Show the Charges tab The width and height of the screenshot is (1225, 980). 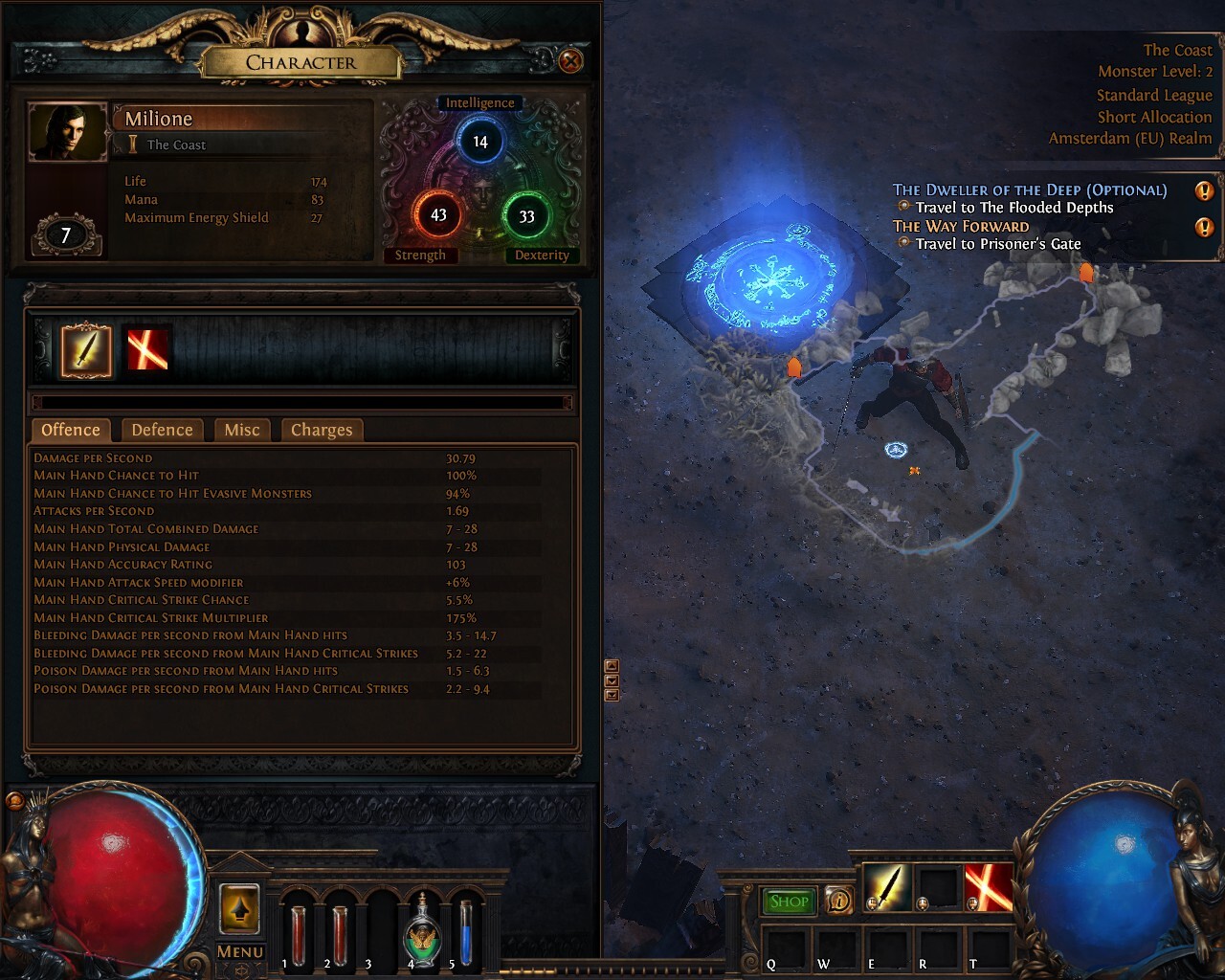coord(322,430)
